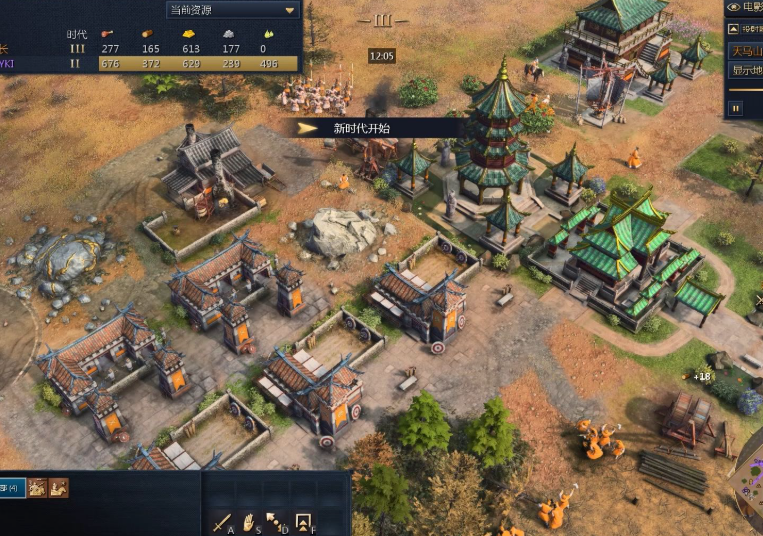The height and width of the screenshot is (536, 763).
Task: Activate the sword attack-move command
Action: point(222,522)
